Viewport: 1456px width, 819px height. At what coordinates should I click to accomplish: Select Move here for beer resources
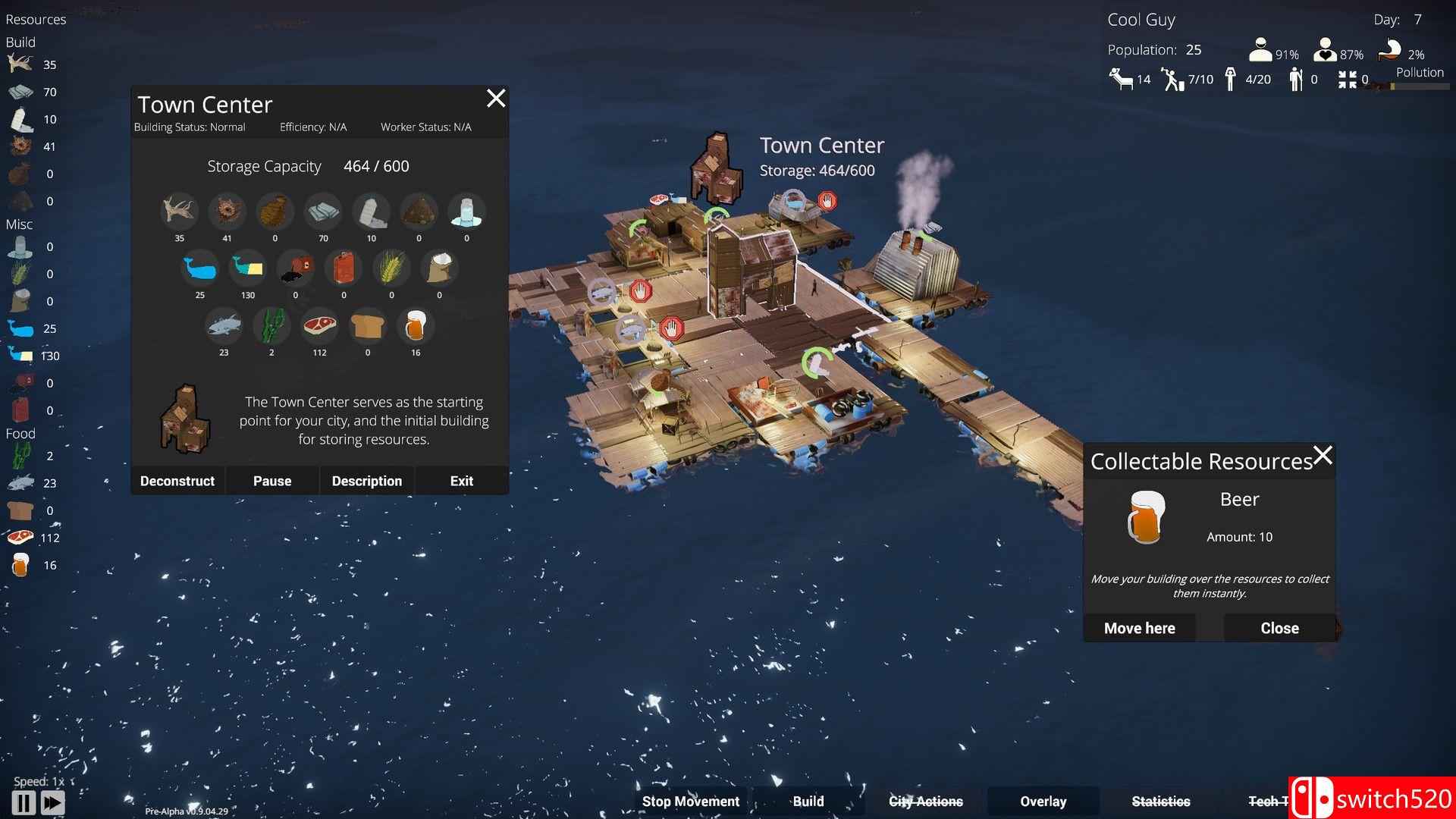(x=1139, y=628)
